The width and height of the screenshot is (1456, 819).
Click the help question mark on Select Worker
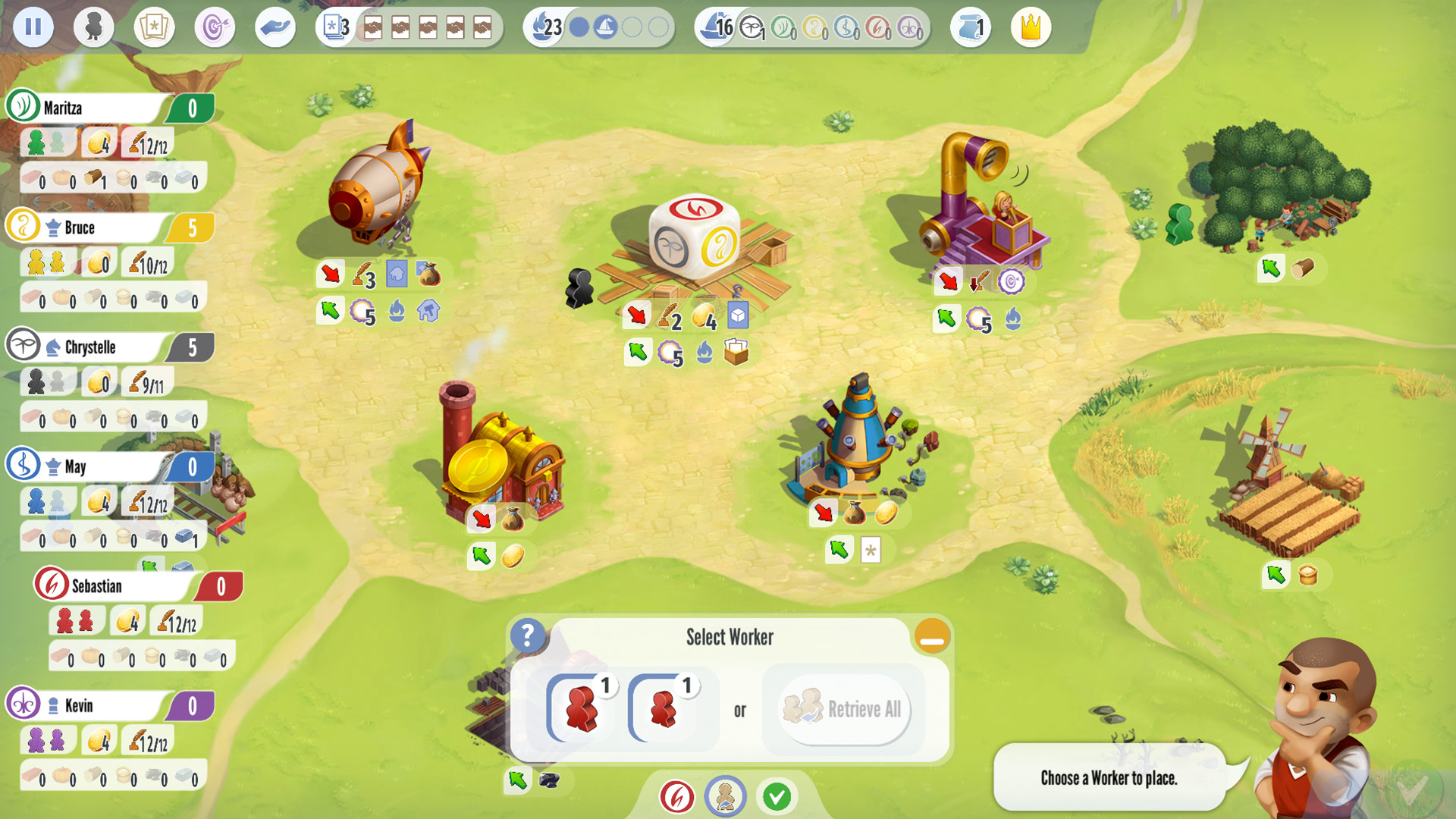pyautogui.click(x=529, y=637)
